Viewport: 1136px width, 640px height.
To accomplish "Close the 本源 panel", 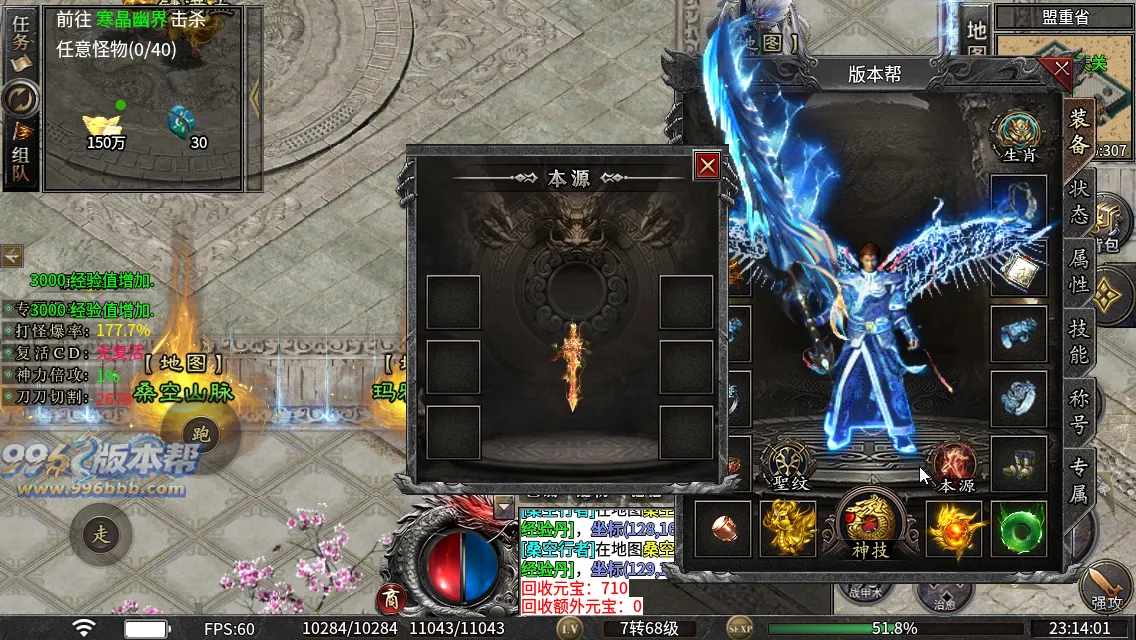I will (x=708, y=165).
